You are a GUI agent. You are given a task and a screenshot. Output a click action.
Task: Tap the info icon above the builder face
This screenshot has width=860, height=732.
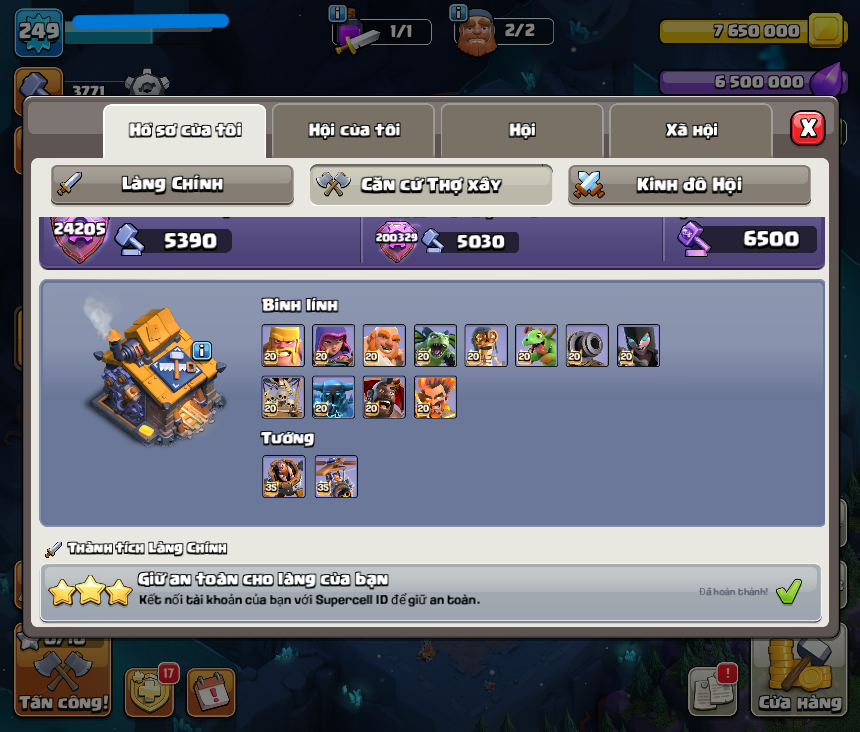pos(459,12)
